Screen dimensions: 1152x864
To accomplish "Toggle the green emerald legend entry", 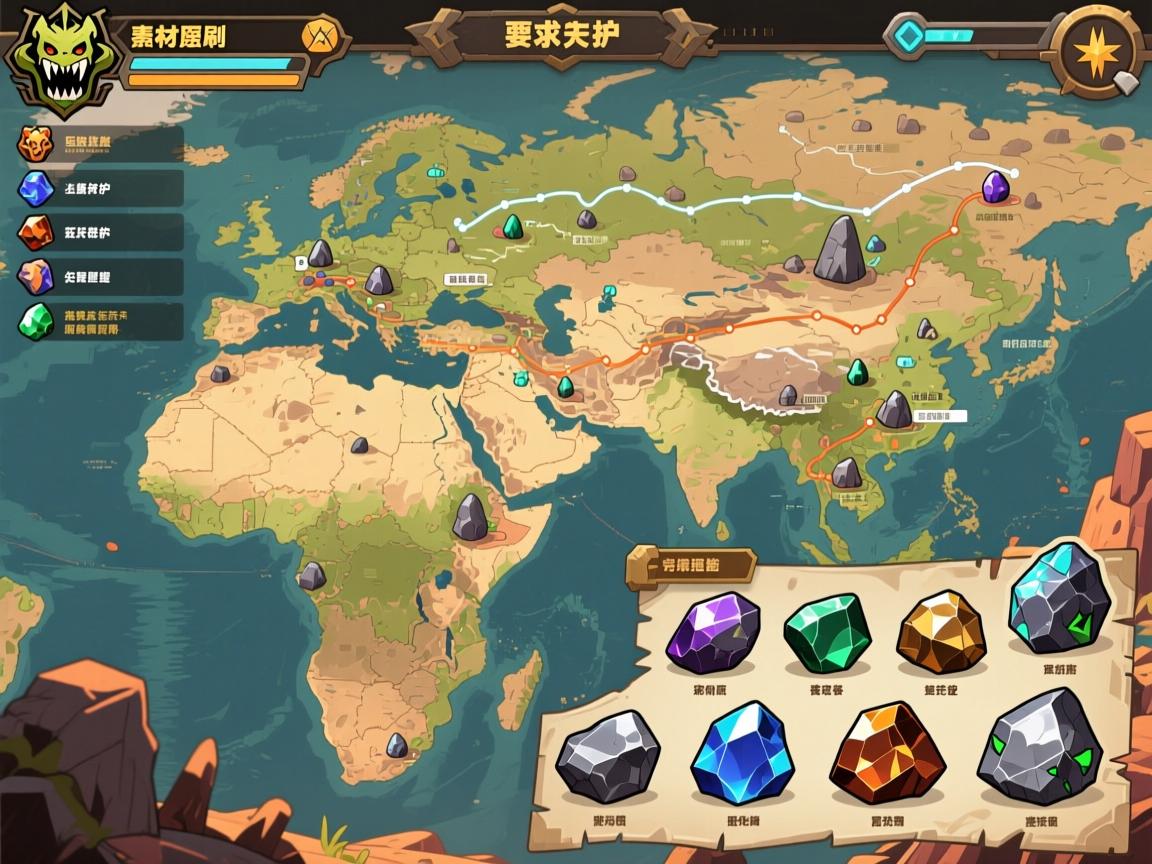I will pos(36,321).
